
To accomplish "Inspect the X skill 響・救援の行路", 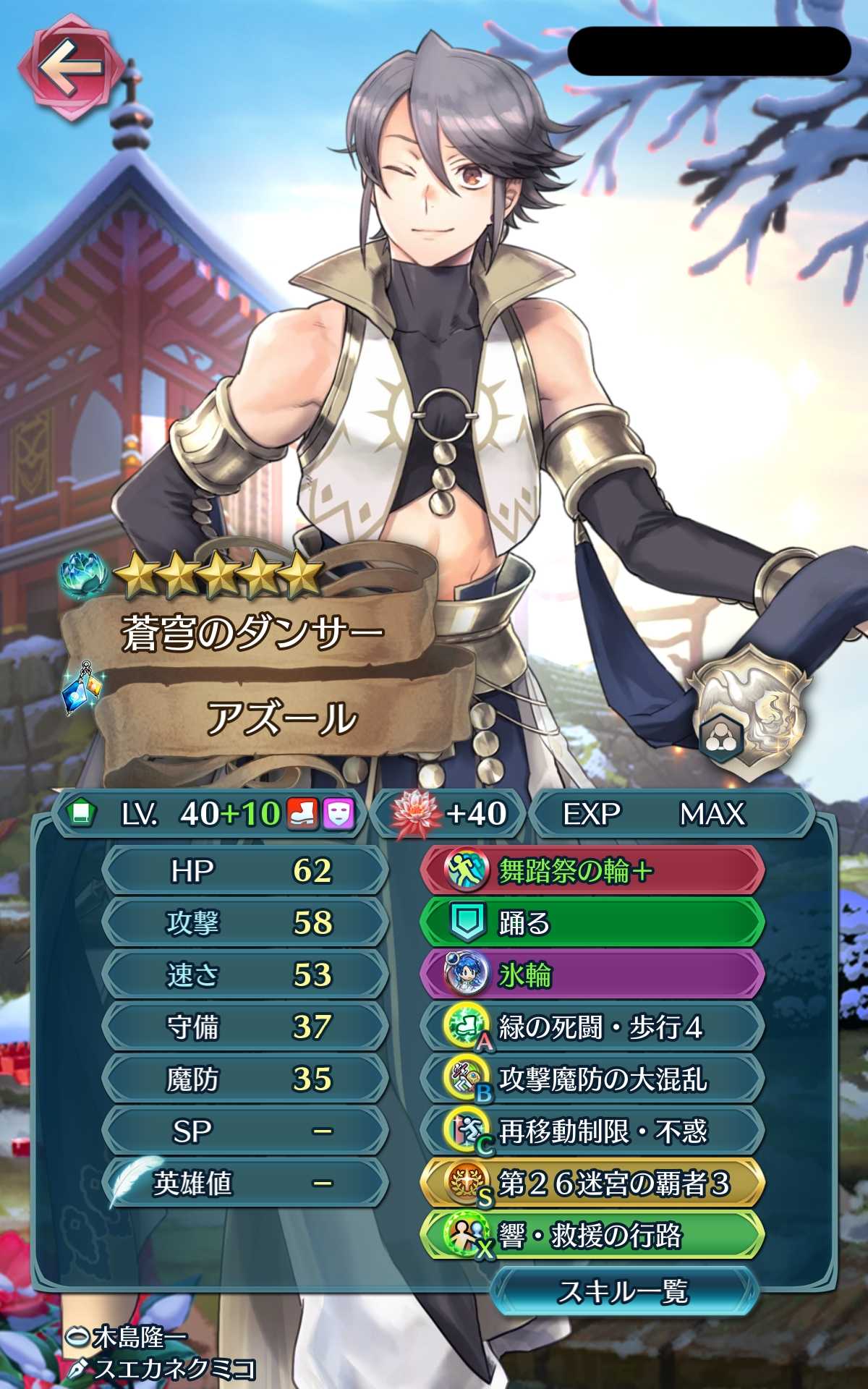I will pos(592,1236).
